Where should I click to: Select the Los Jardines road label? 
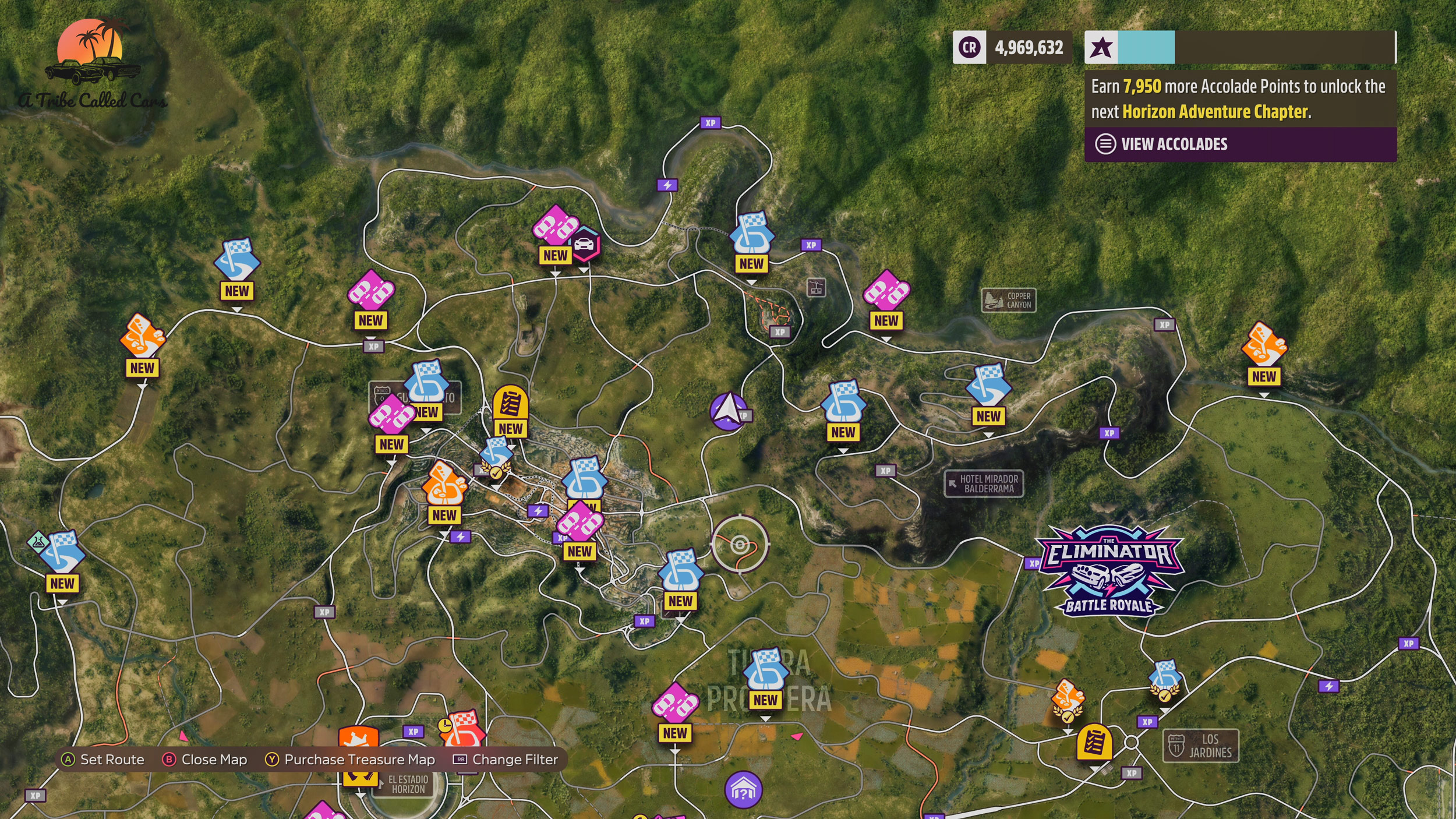coord(1200,746)
